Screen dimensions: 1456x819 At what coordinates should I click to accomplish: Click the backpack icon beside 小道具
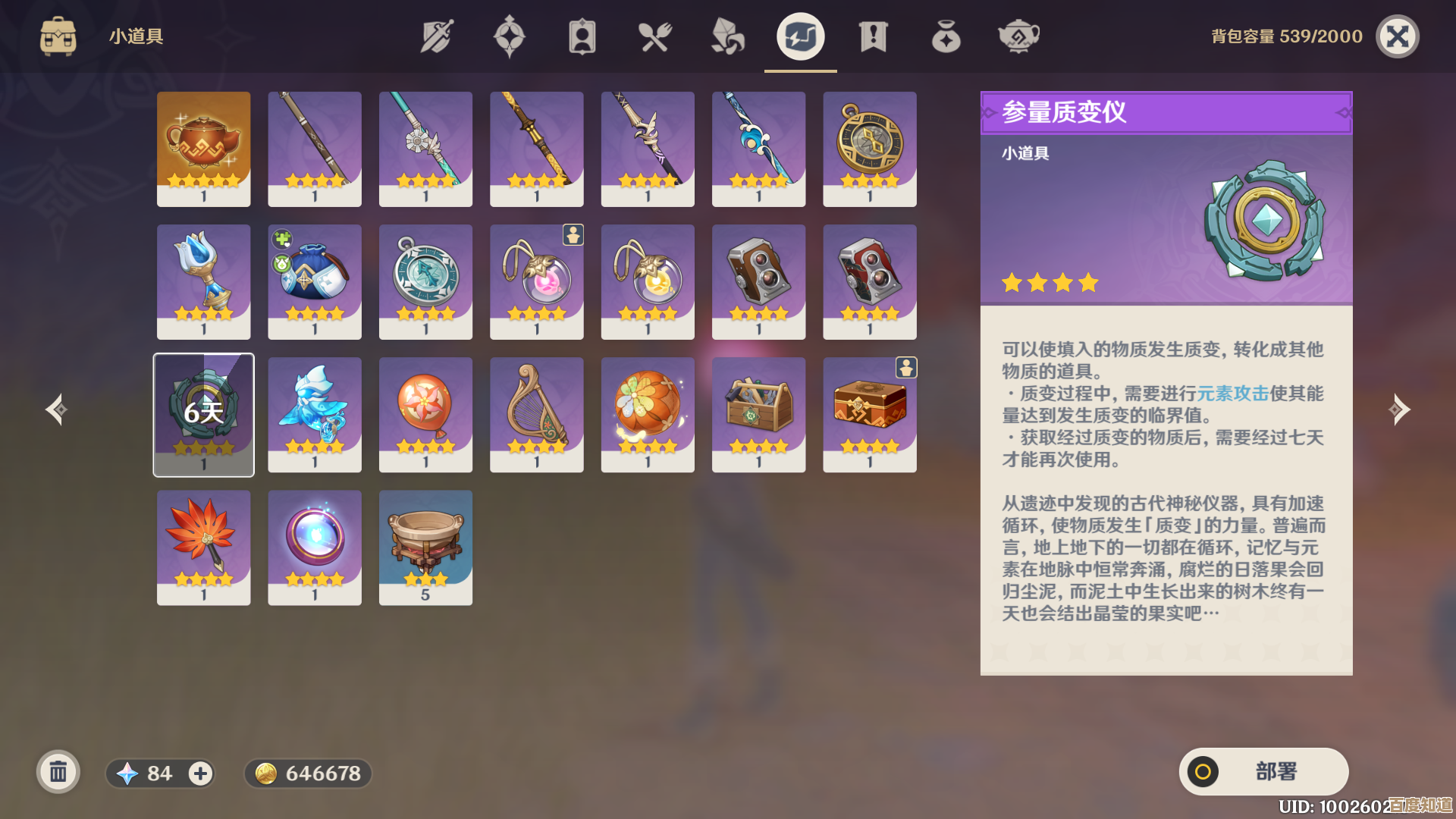pos(58,35)
